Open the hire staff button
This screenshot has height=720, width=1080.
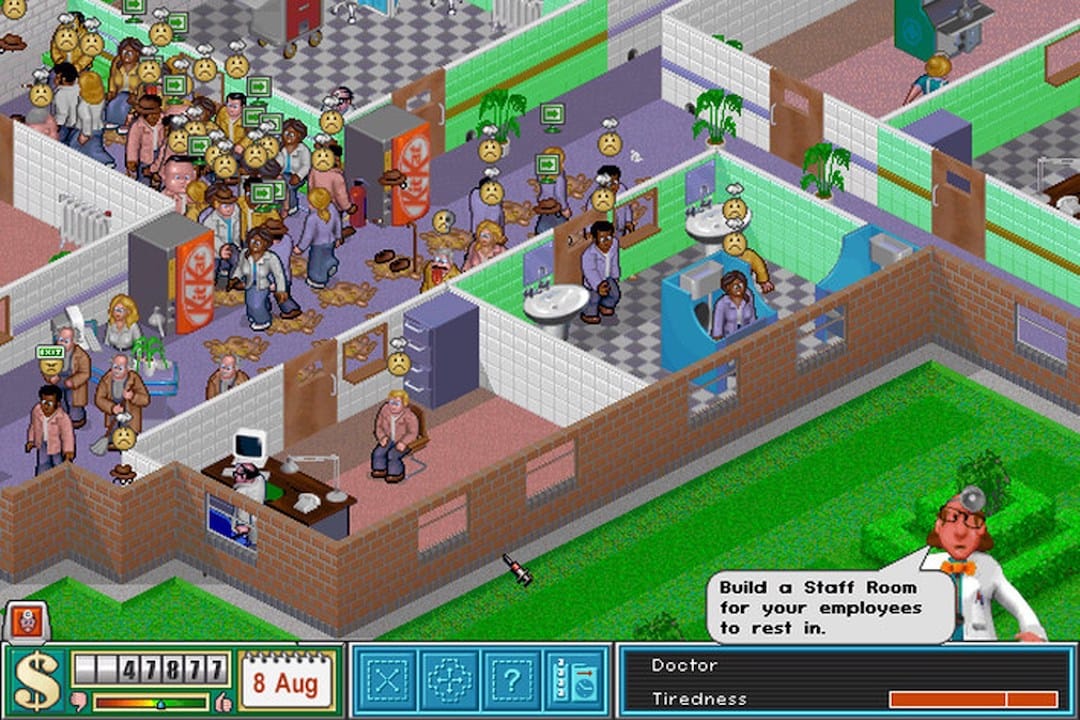(x=575, y=680)
